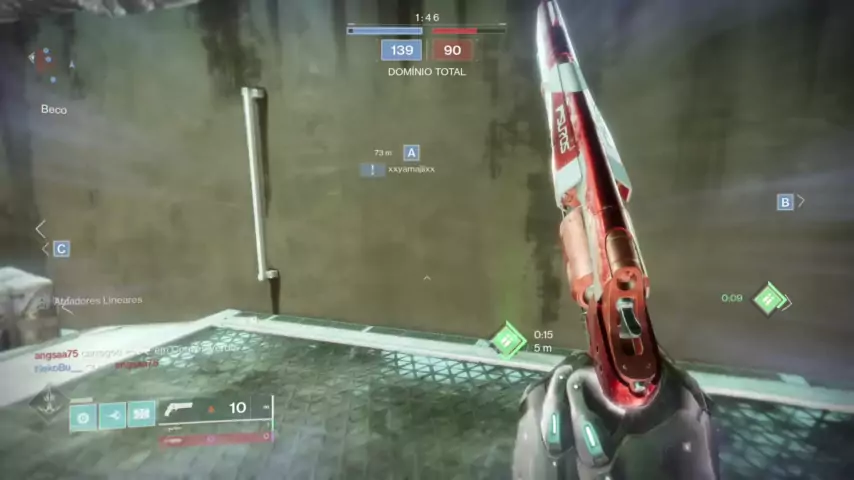The image size is (854, 480).
Task: Activate the grenade ability icon
Action: (83, 415)
